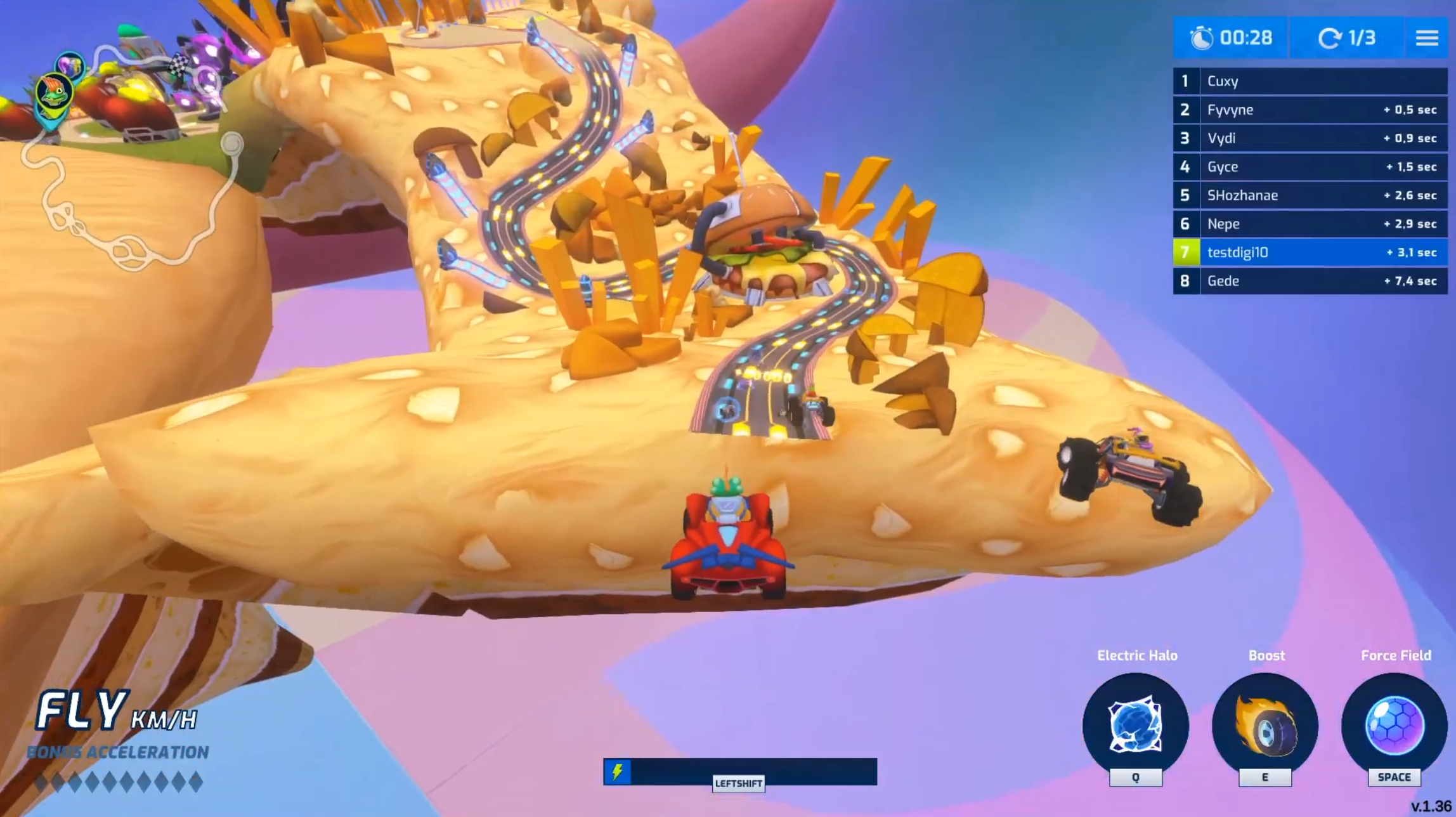Use the Boost flaming wheel ability
This screenshot has width=1456, height=817.
tap(1265, 725)
